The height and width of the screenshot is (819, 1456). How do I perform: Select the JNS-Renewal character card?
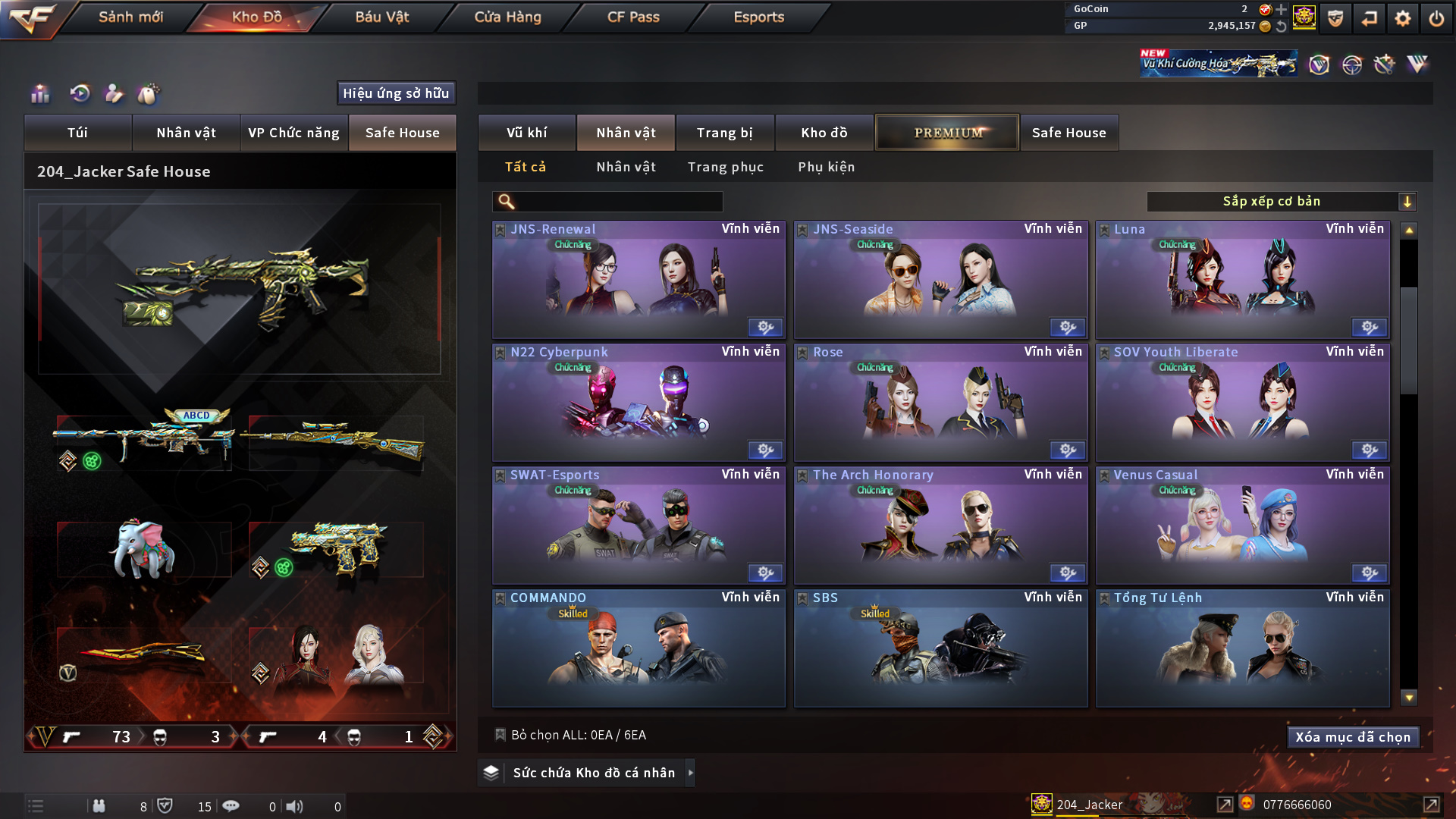(639, 281)
